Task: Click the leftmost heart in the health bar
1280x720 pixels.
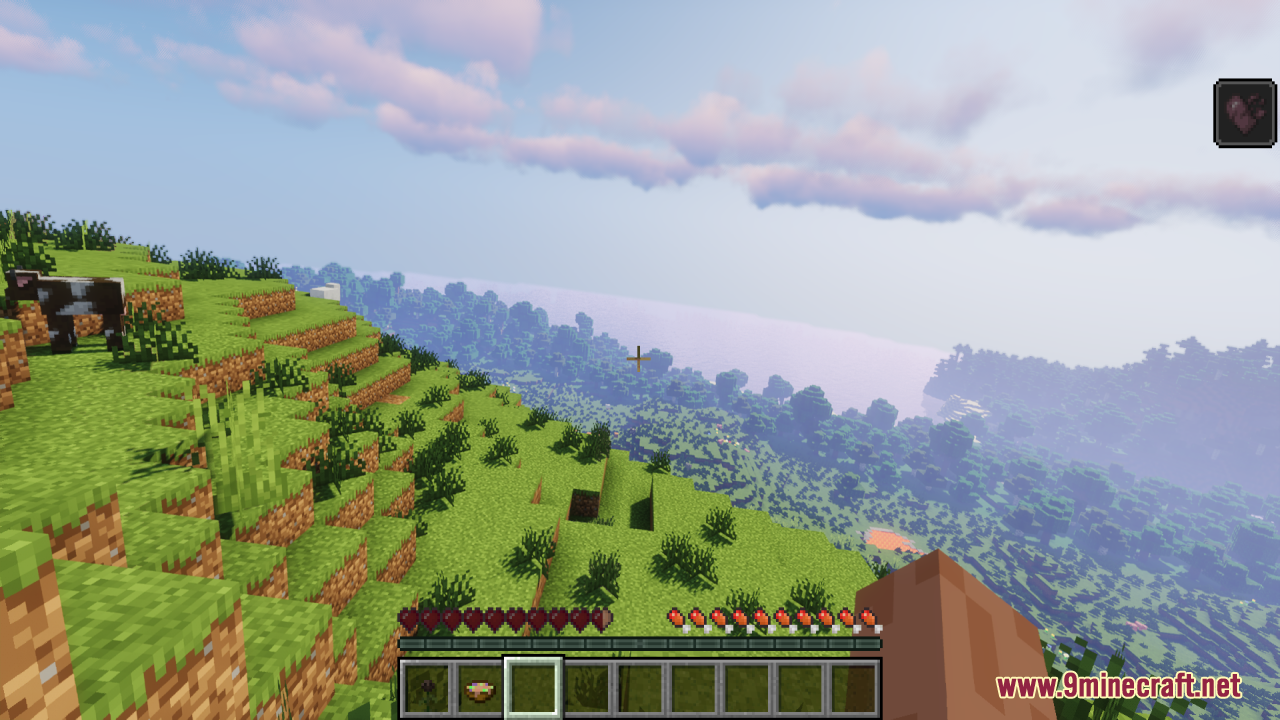Action: [408, 619]
